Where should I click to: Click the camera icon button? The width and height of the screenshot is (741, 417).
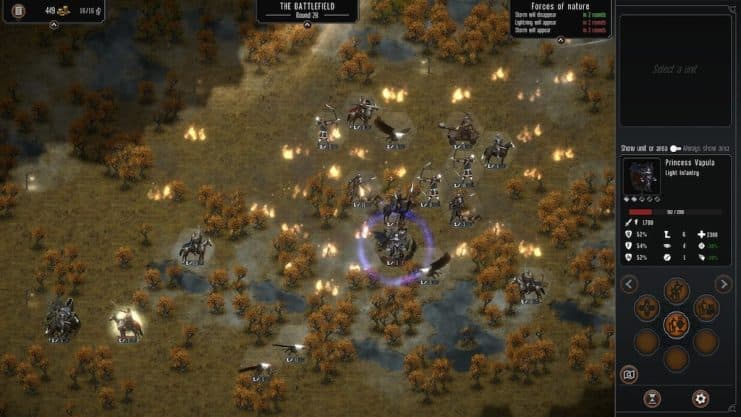[629, 374]
